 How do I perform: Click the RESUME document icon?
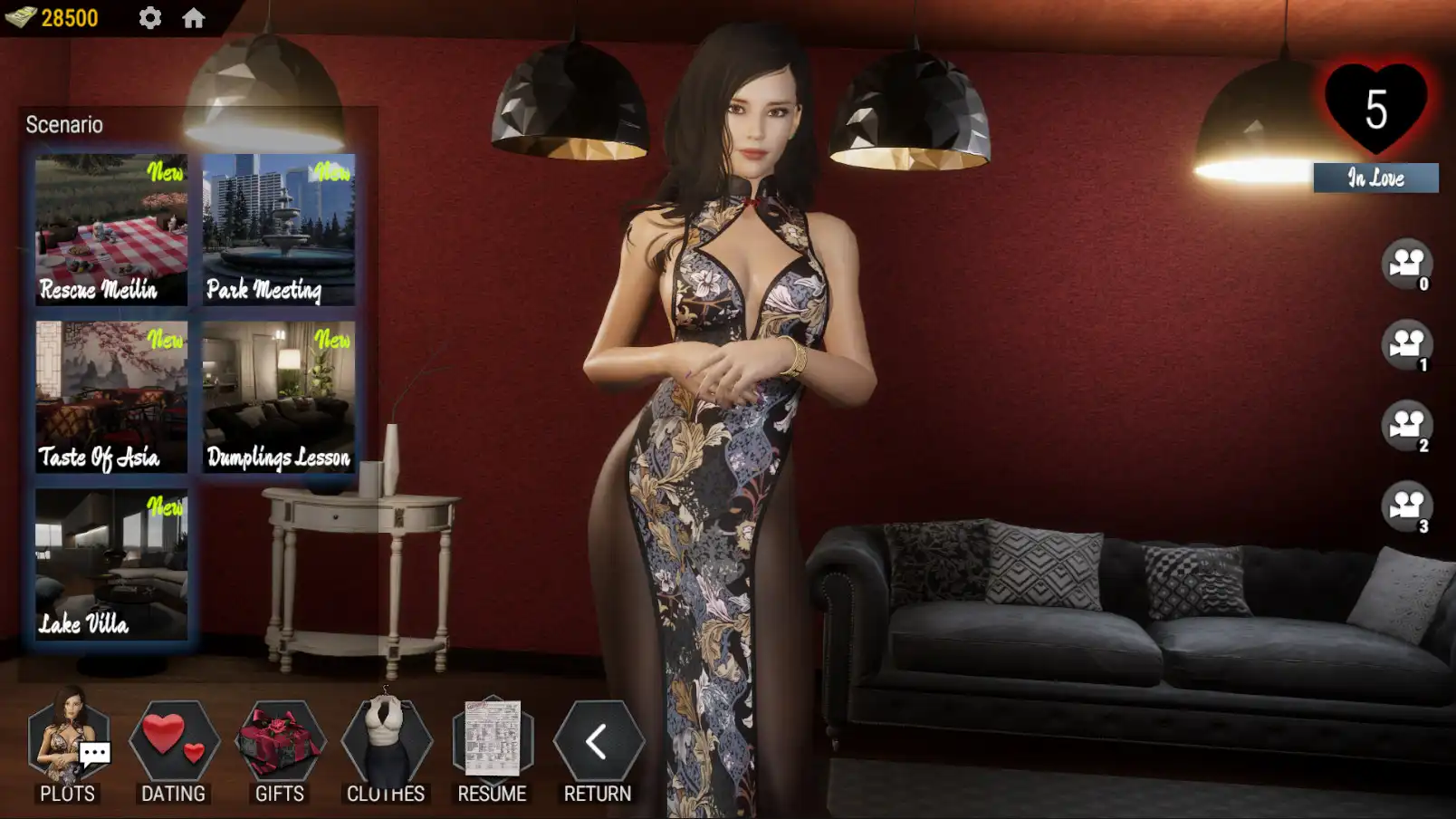[x=492, y=743]
